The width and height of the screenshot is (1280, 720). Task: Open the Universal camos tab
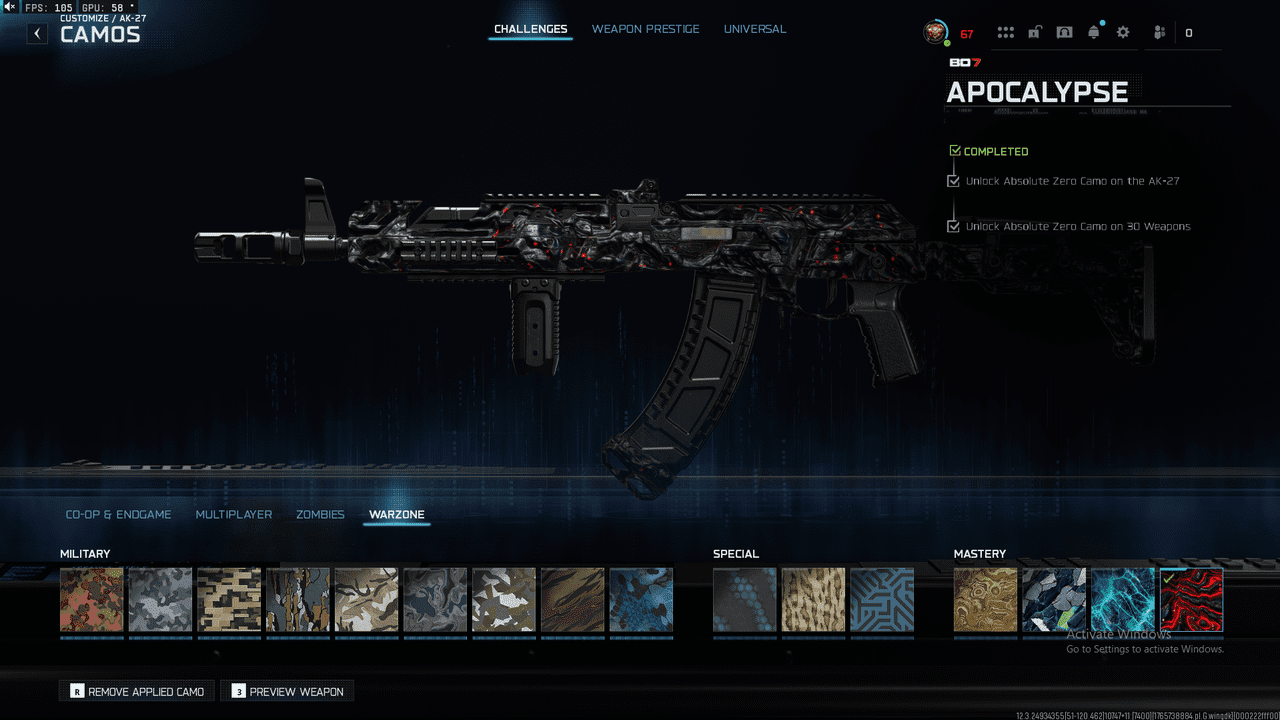pyautogui.click(x=755, y=29)
